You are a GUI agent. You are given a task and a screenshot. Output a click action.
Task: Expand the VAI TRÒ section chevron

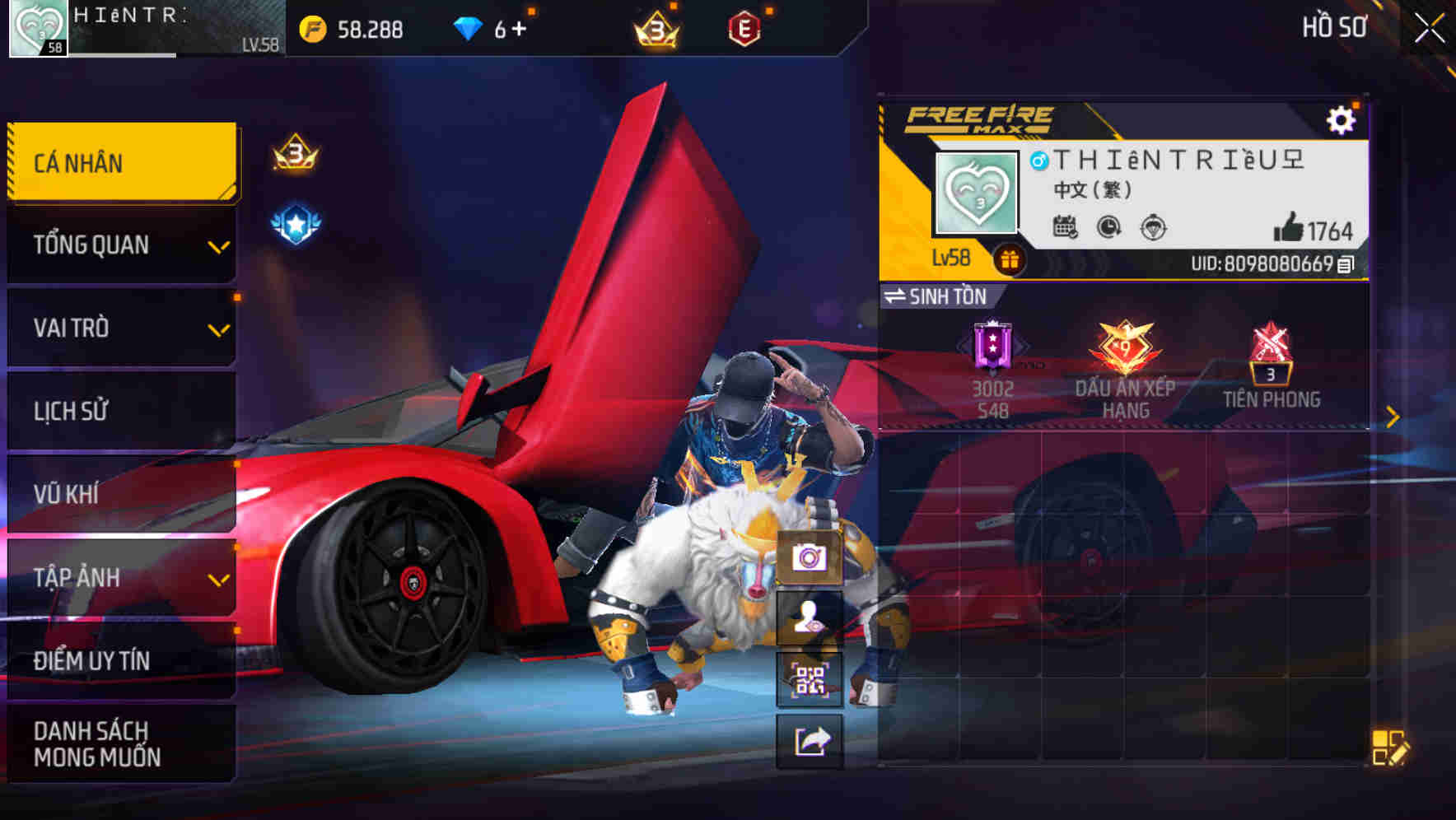218,328
